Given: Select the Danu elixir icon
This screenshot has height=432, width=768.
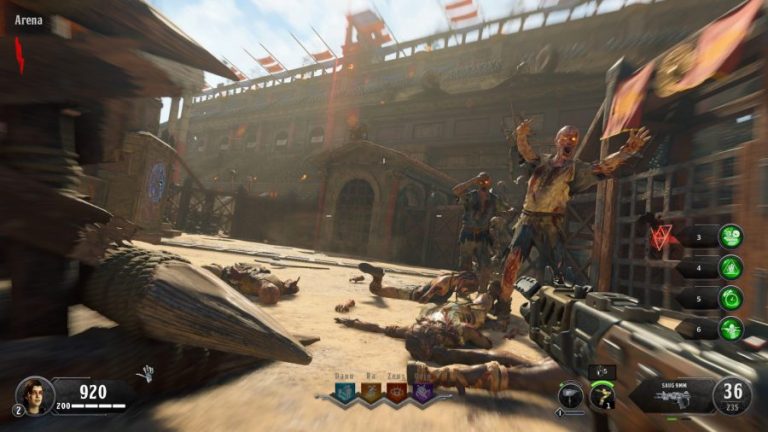Looking at the screenshot, I should 345,392.
